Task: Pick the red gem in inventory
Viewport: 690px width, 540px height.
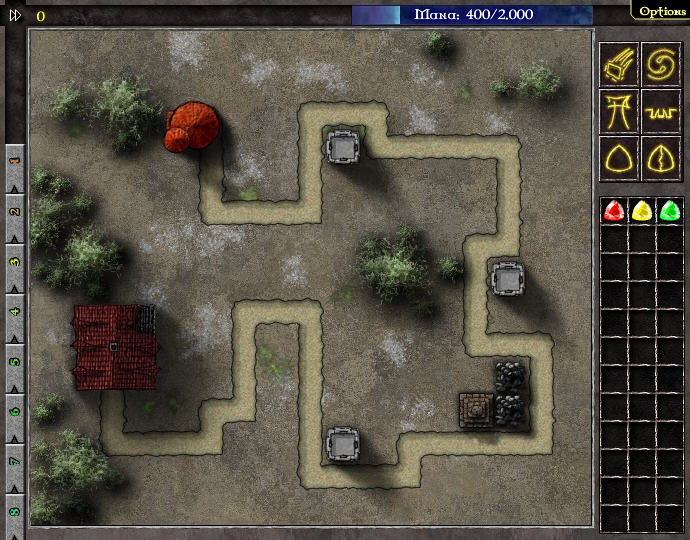Action: click(614, 211)
